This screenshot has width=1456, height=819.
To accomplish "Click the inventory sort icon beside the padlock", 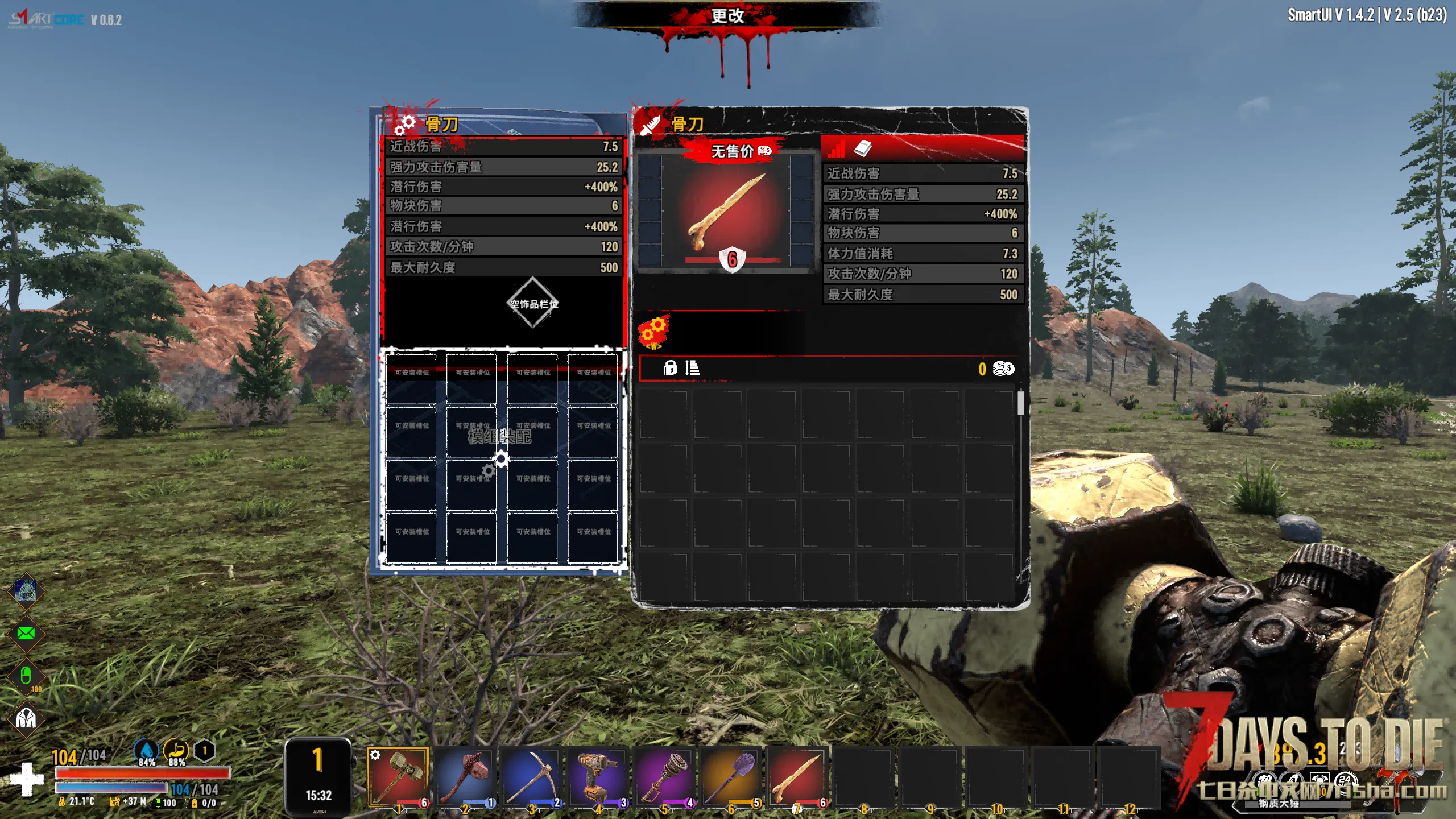I will point(692,368).
